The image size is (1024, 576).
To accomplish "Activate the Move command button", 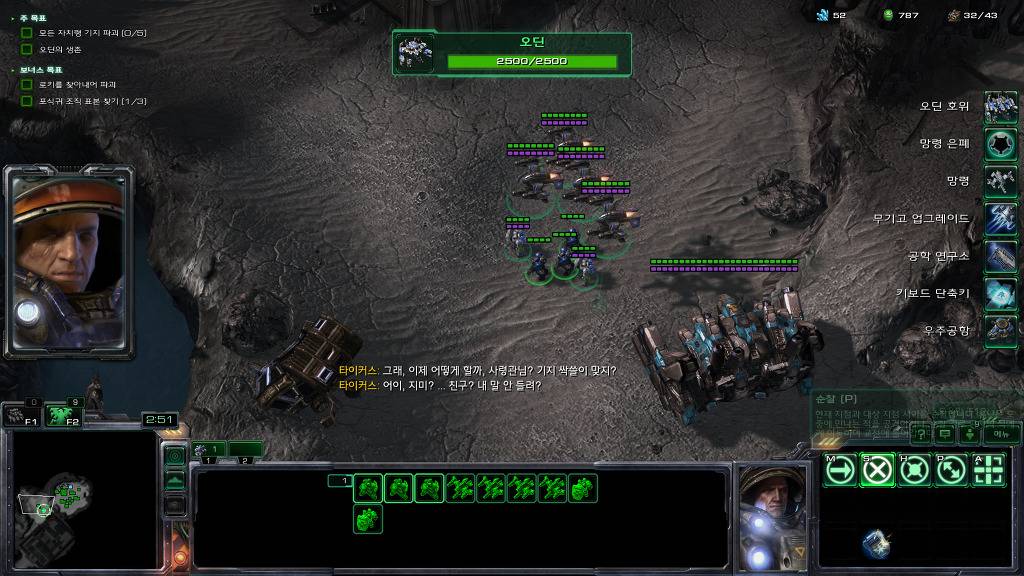I will 840,470.
